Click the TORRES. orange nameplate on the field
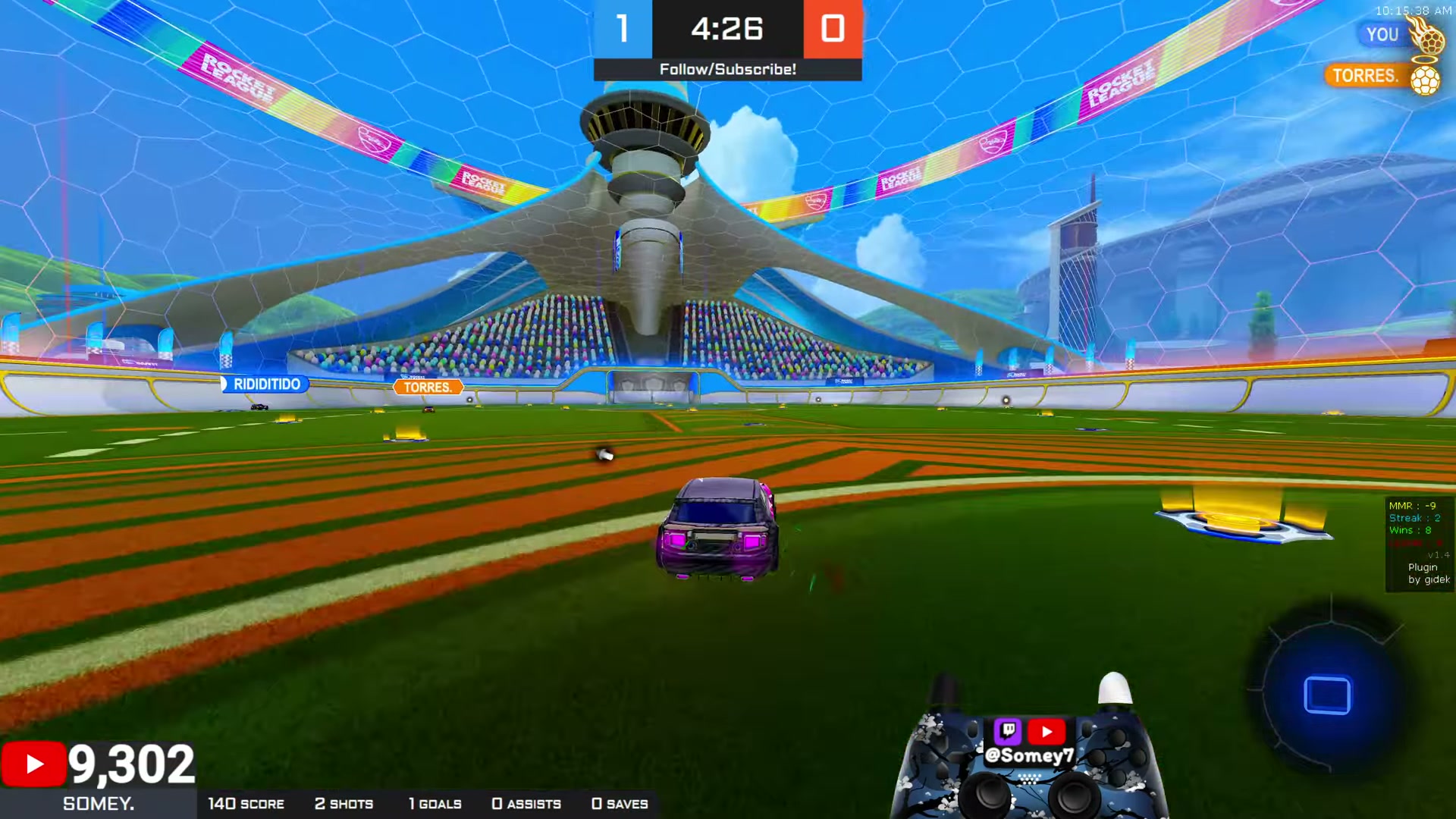The height and width of the screenshot is (819, 1456). 428,387
